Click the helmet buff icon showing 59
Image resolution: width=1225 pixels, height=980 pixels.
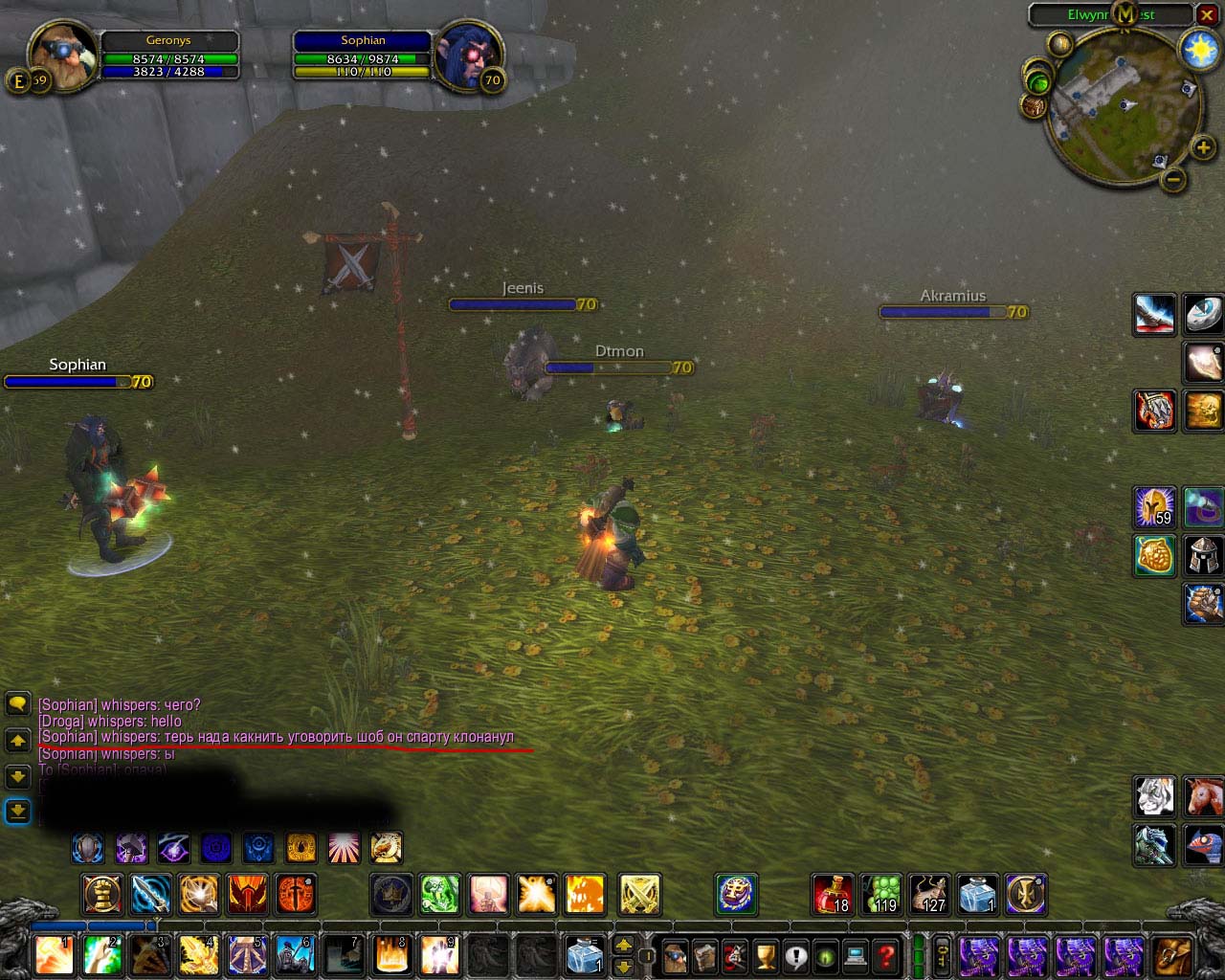click(x=1155, y=506)
